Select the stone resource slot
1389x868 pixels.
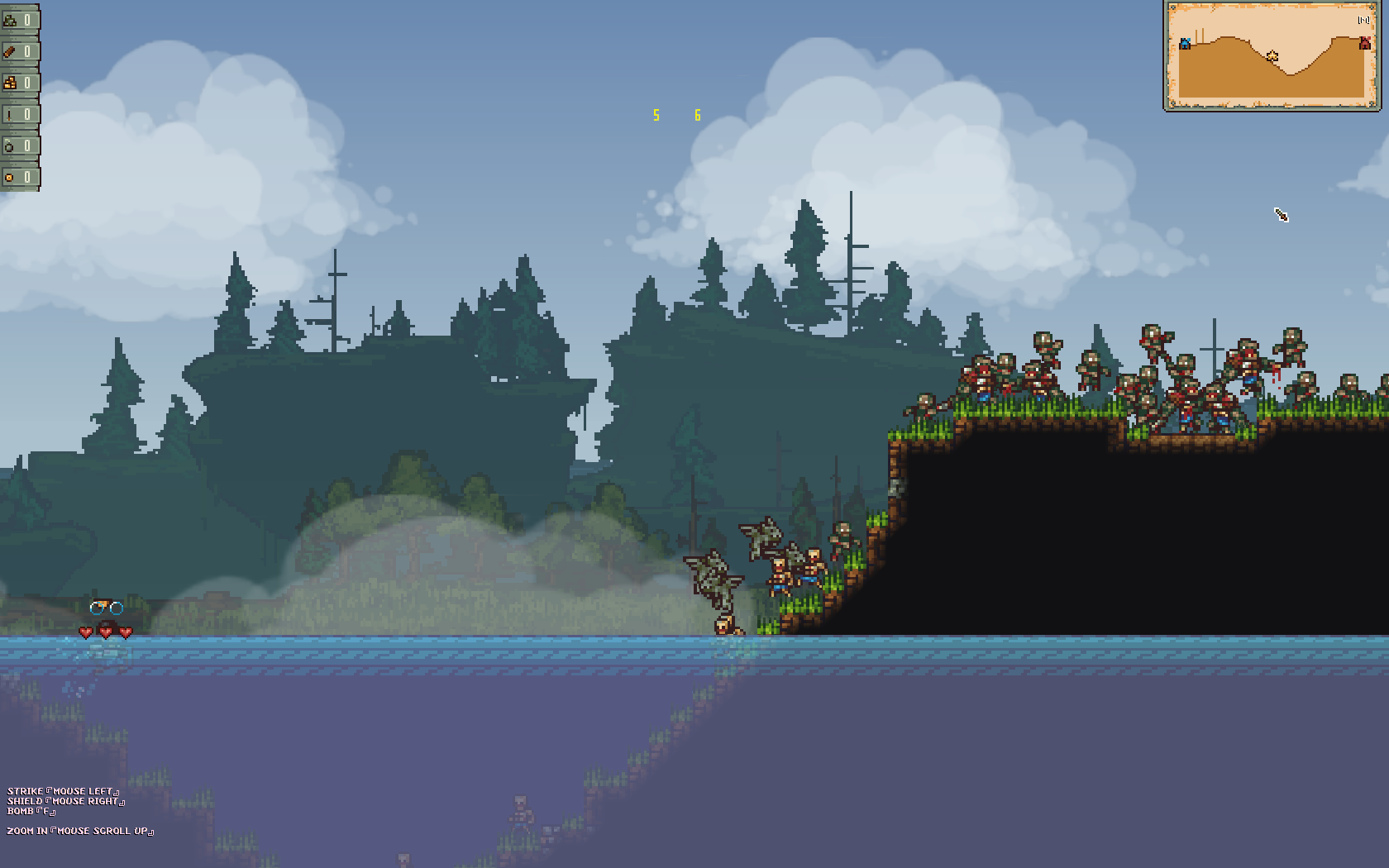pyautogui.click(x=19, y=20)
